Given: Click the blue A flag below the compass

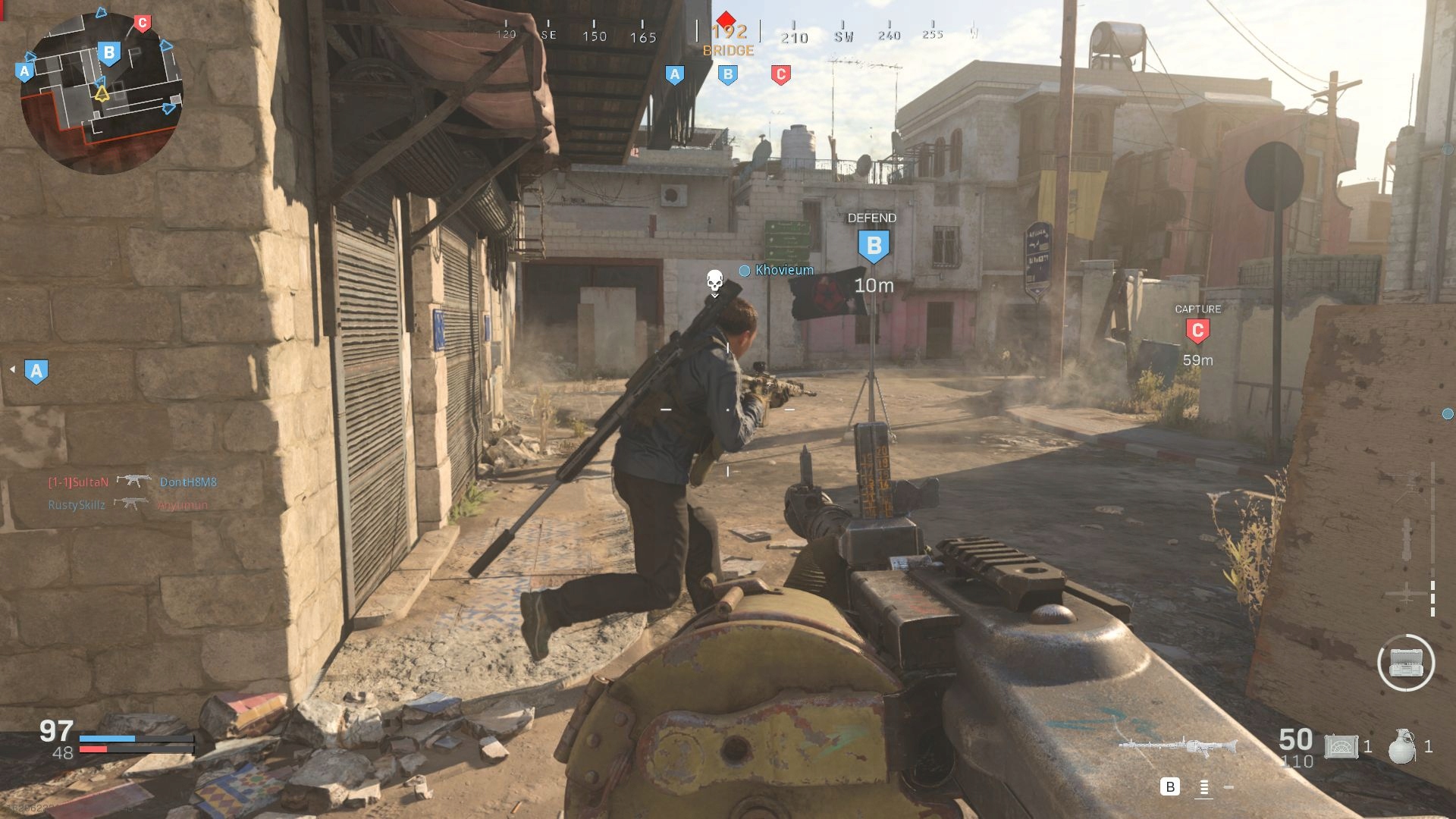Looking at the screenshot, I should [x=674, y=74].
